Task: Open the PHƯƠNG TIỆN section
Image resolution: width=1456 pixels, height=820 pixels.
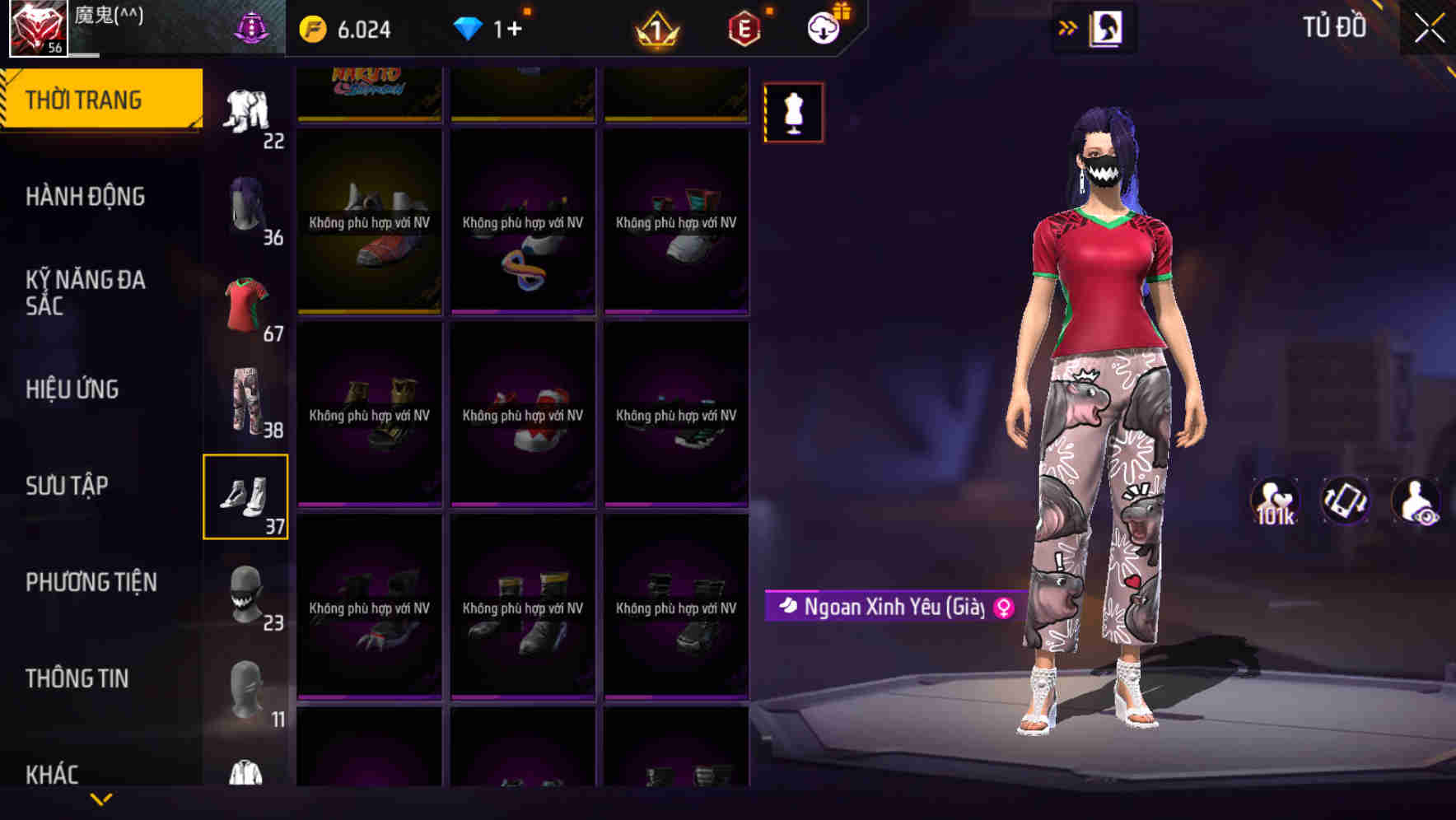Action: [89, 582]
